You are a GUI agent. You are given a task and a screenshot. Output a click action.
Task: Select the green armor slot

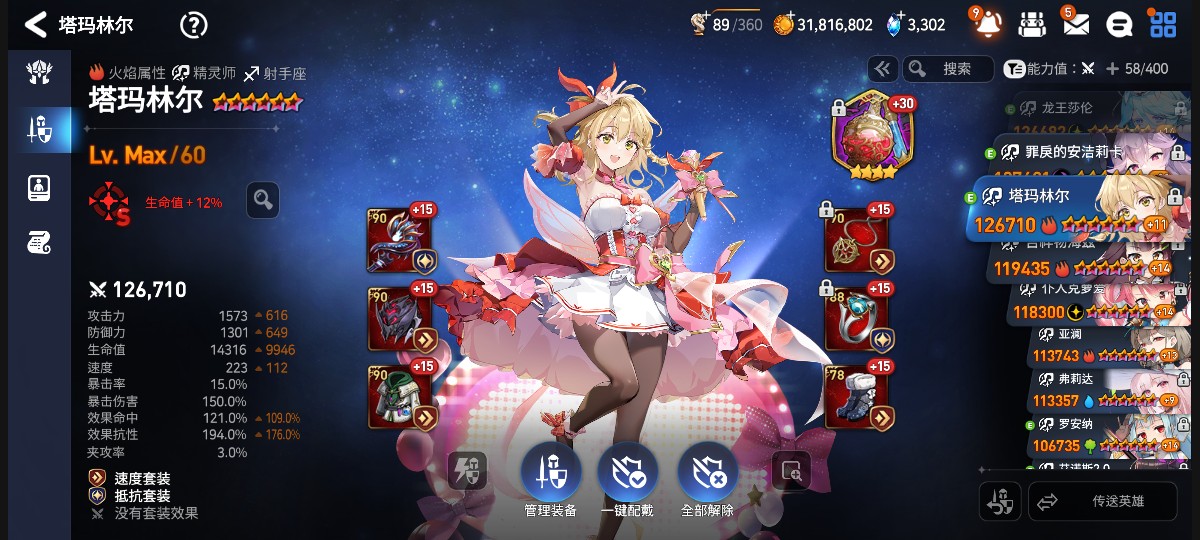(x=400, y=395)
